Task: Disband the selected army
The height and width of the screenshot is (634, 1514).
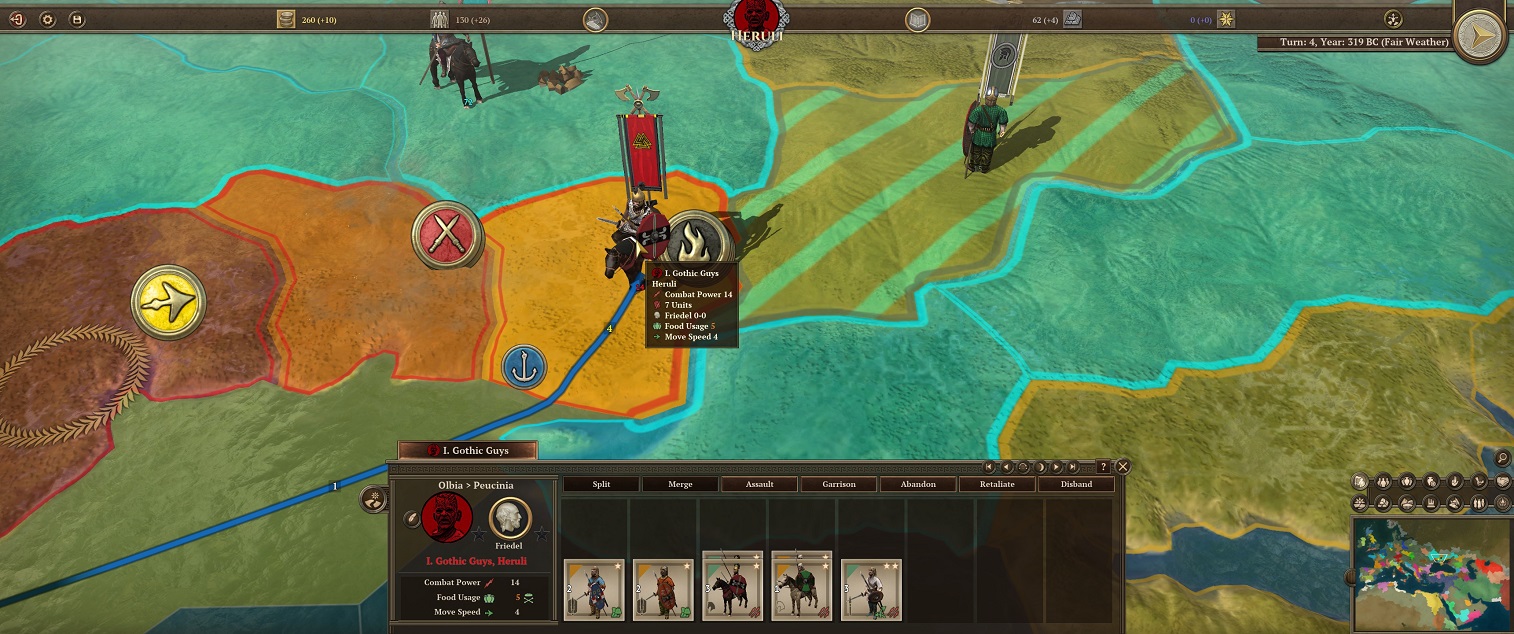Action: click(x=1076, y=484)
